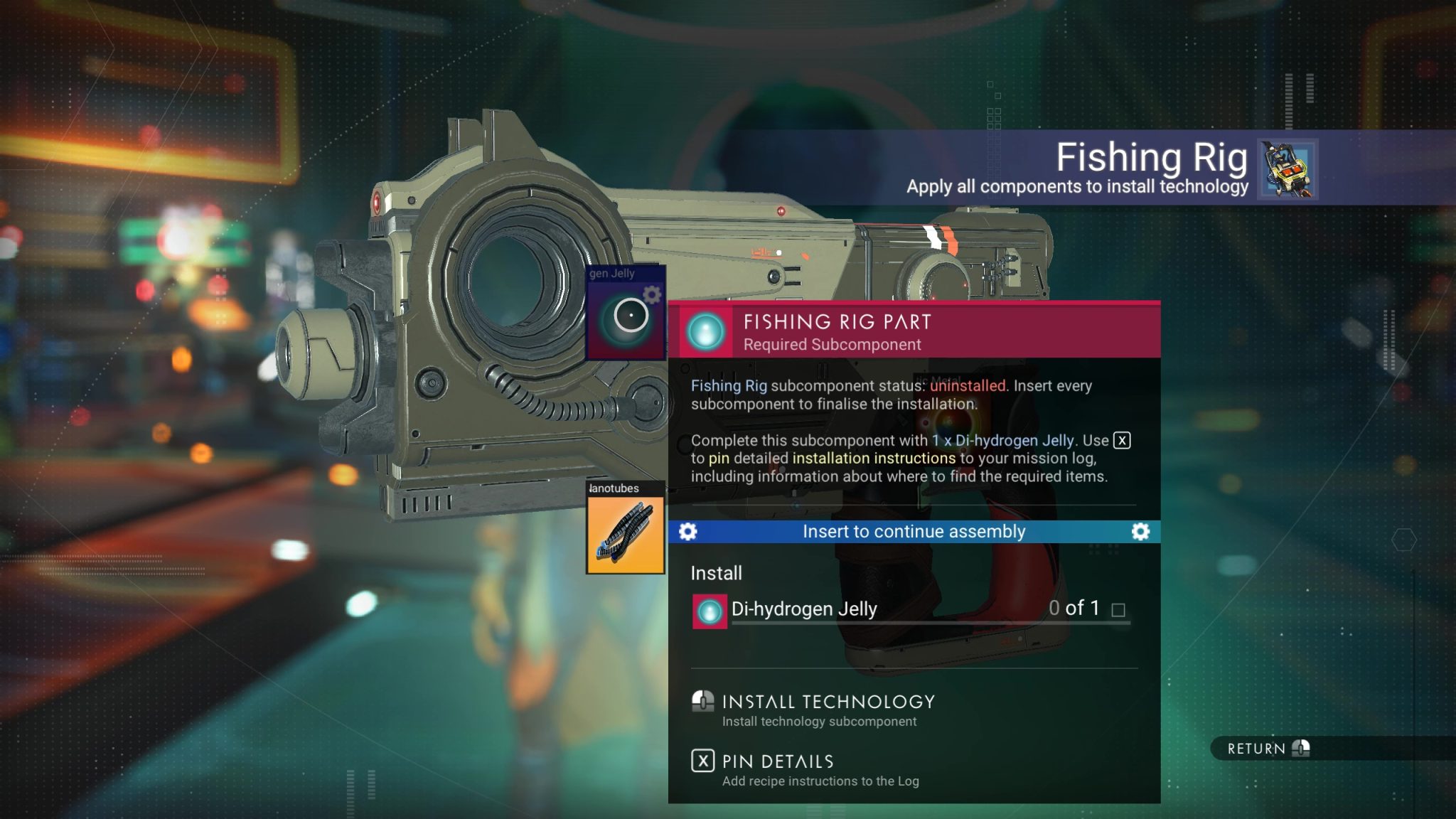1456x819 pixels.
Task: Click the Return button
Action: [1256, 749]
